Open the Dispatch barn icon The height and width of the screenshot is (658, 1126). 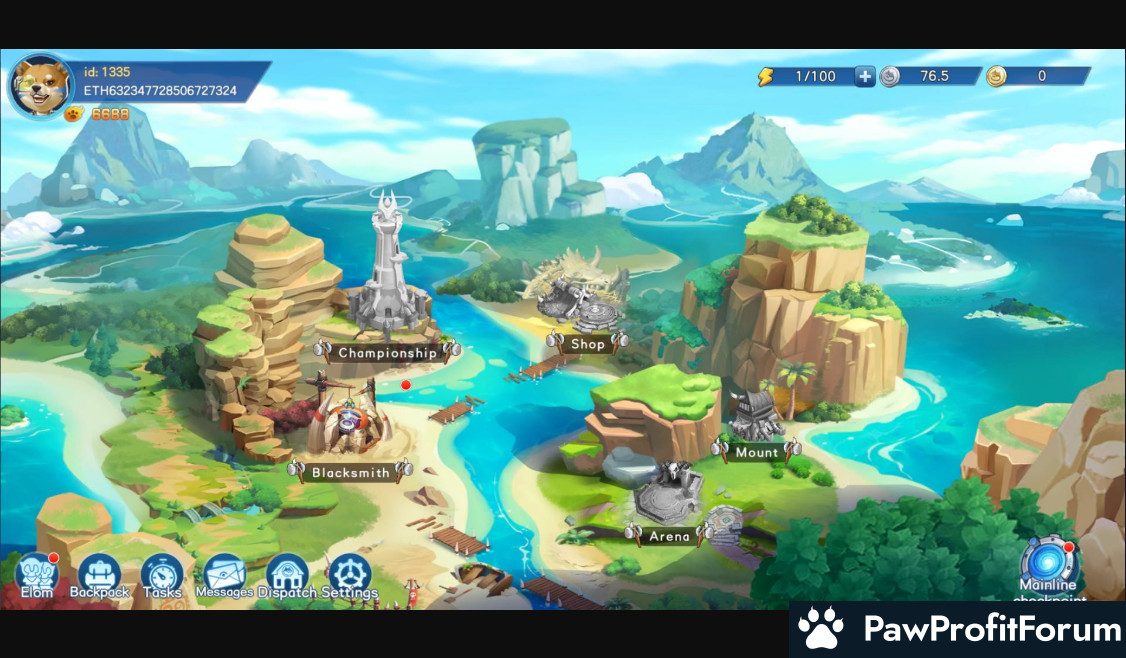pyautogui.click(x=287, y=575)
